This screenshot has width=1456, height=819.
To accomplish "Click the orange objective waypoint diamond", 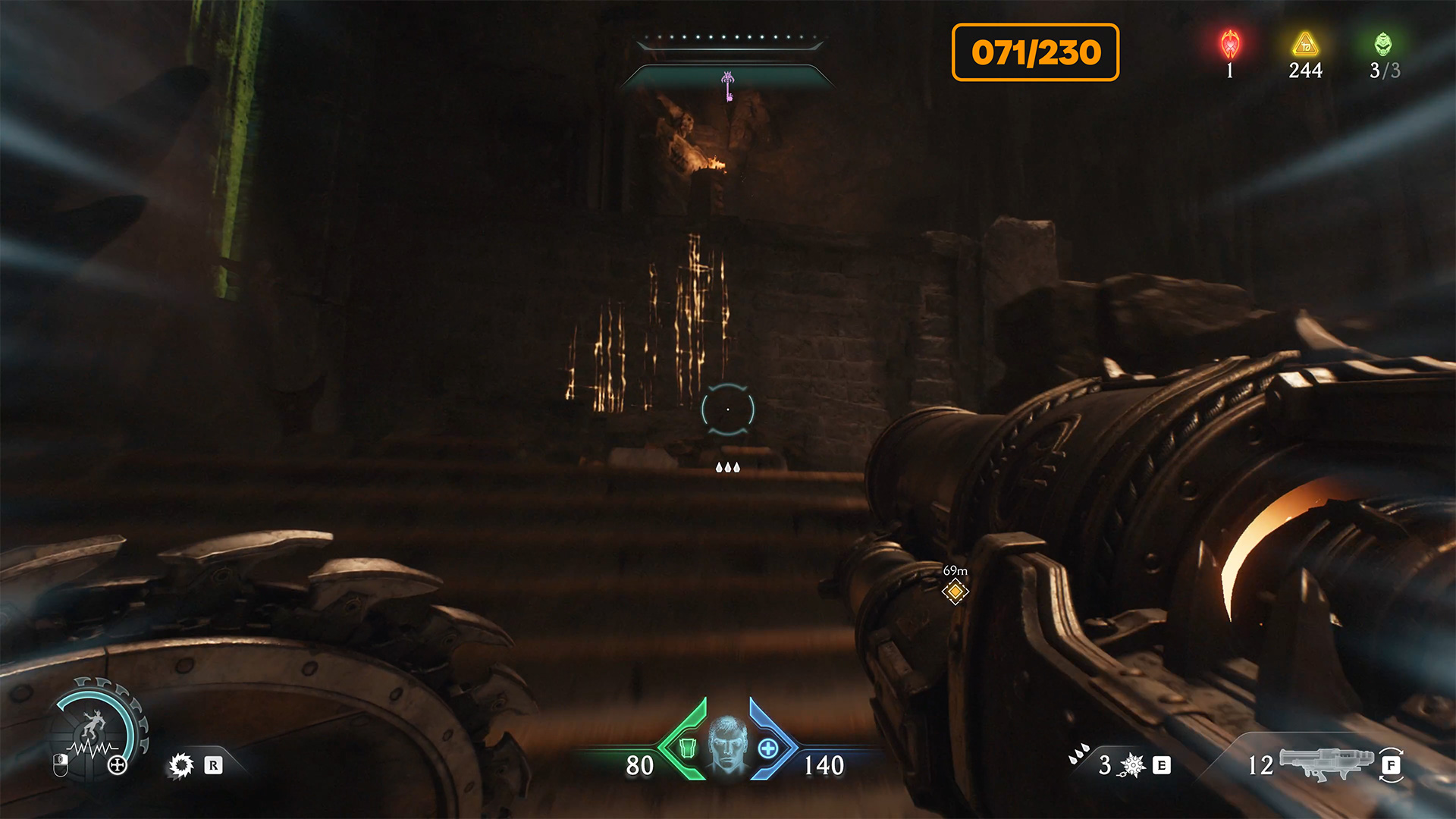I will click(x=955, y=591).
